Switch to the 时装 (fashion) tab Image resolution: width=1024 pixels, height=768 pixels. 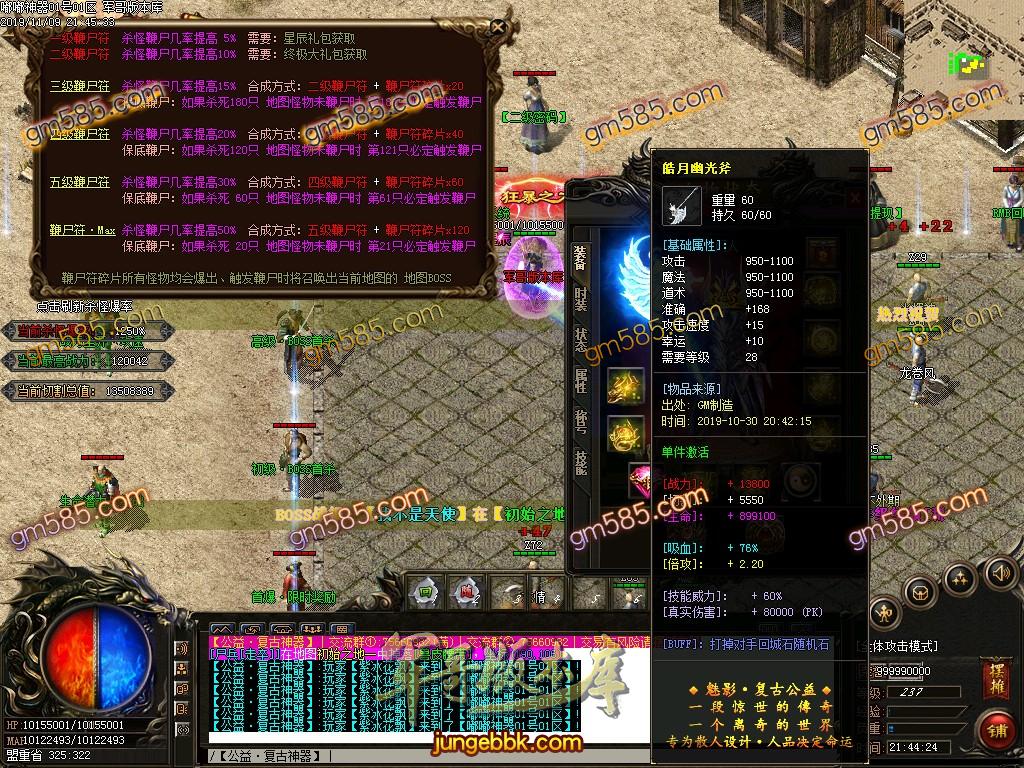click(x=581, y=300)
